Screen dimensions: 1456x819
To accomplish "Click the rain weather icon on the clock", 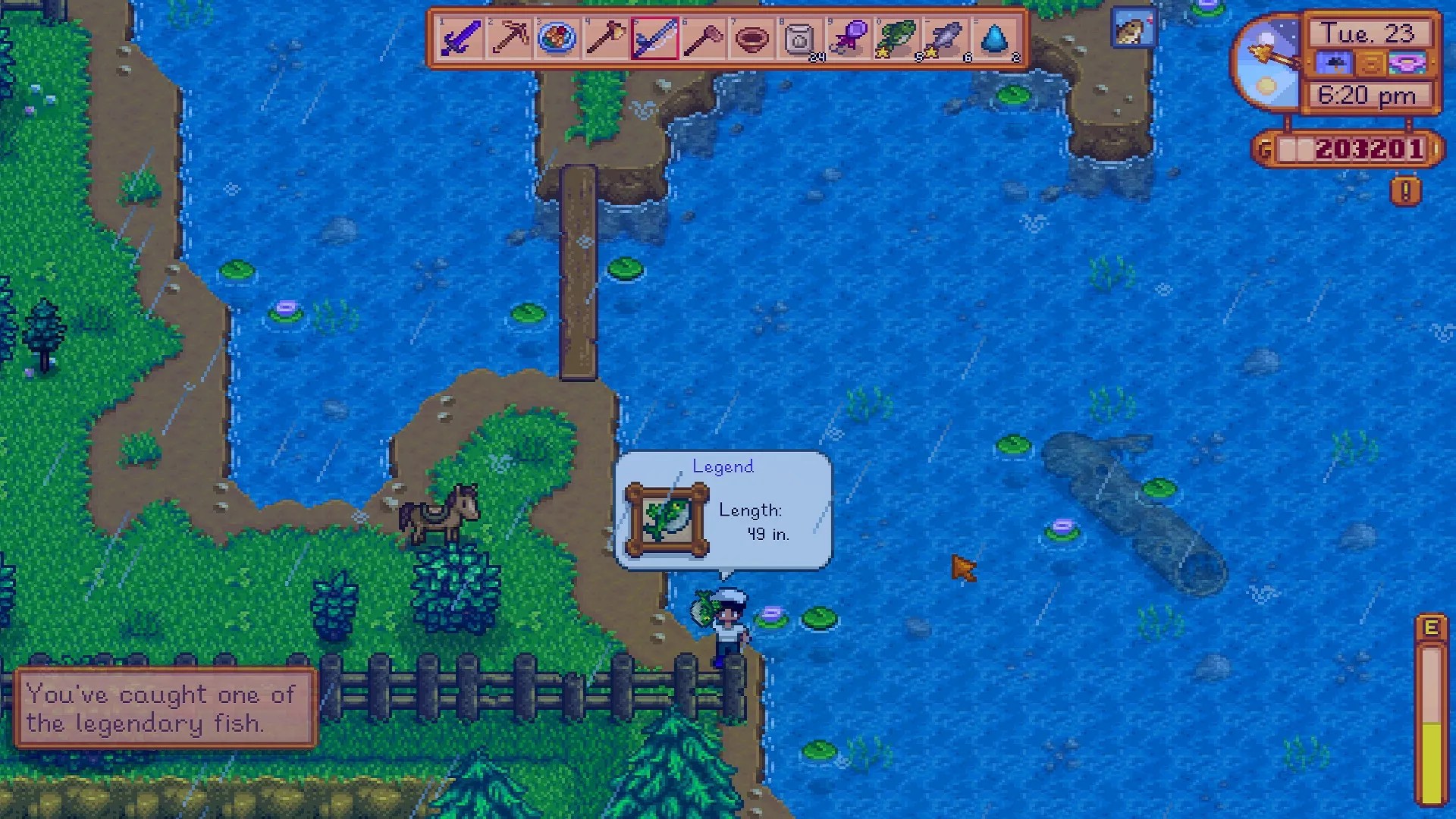I will click(1335, 64).
